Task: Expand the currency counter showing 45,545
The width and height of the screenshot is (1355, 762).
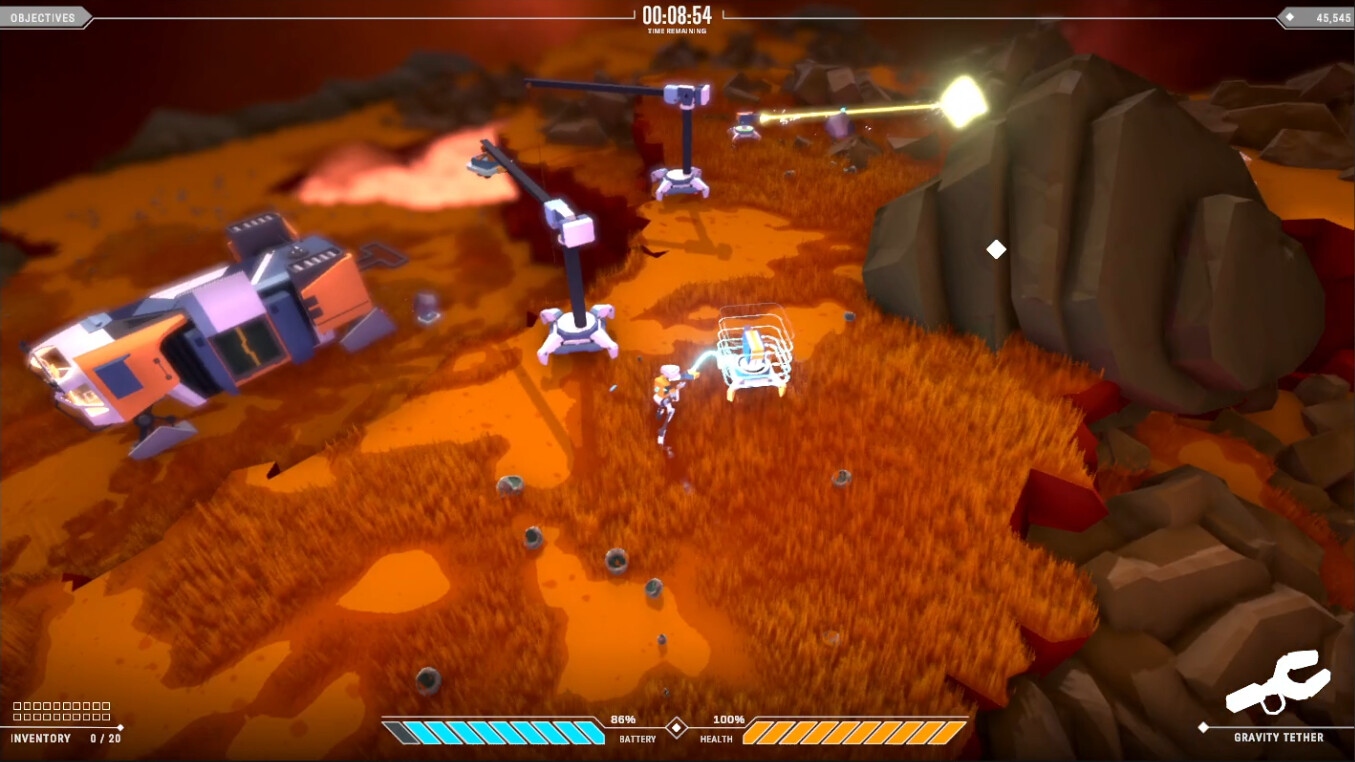Action: click(1325, 16)
